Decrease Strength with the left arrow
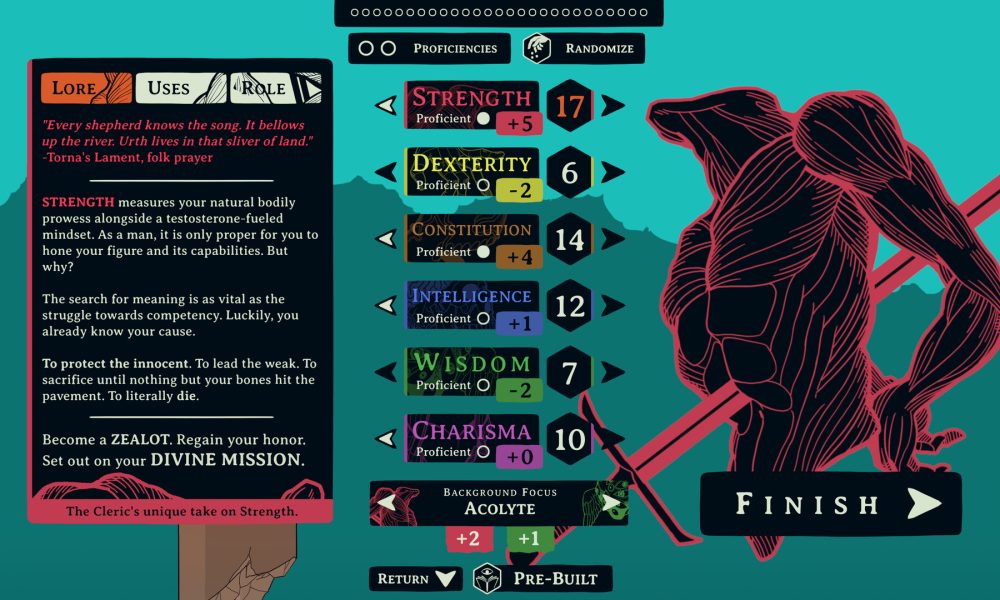This screenshot has width=1000, height=600. point(386,105)
